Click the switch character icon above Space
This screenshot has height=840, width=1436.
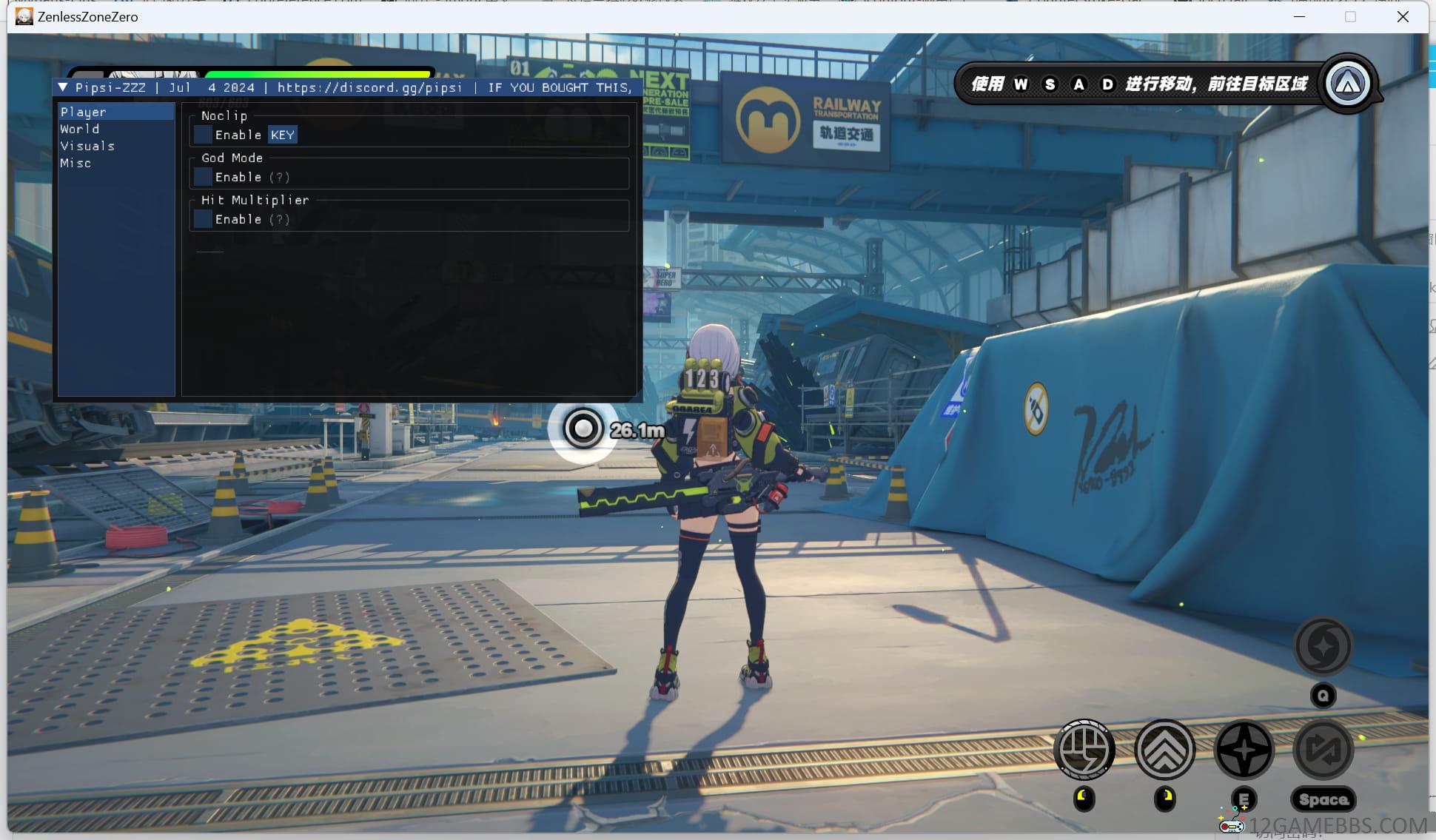1323,750
